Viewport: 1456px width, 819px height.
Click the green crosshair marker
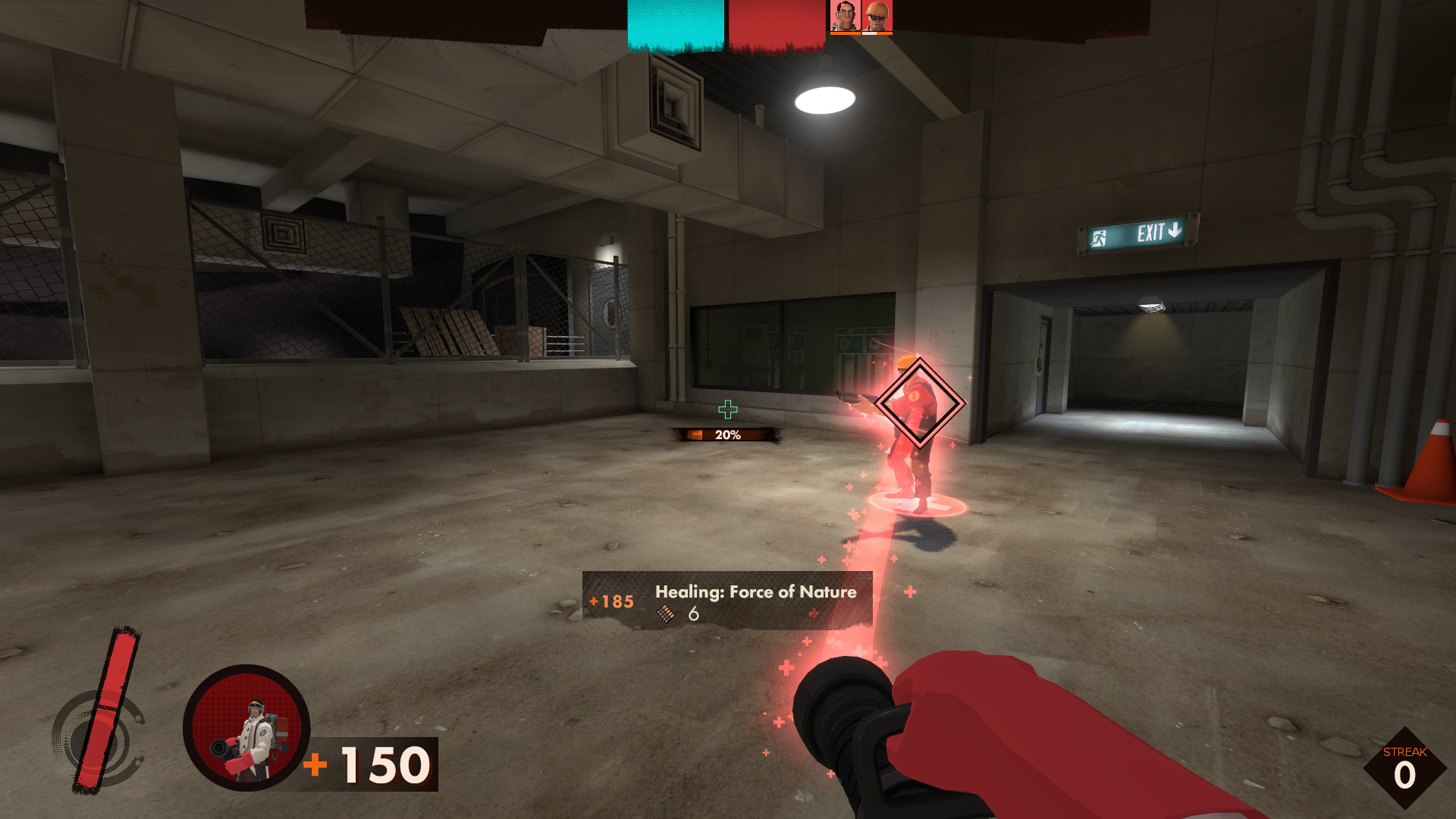pyautogui.click(x=730, y=410)
